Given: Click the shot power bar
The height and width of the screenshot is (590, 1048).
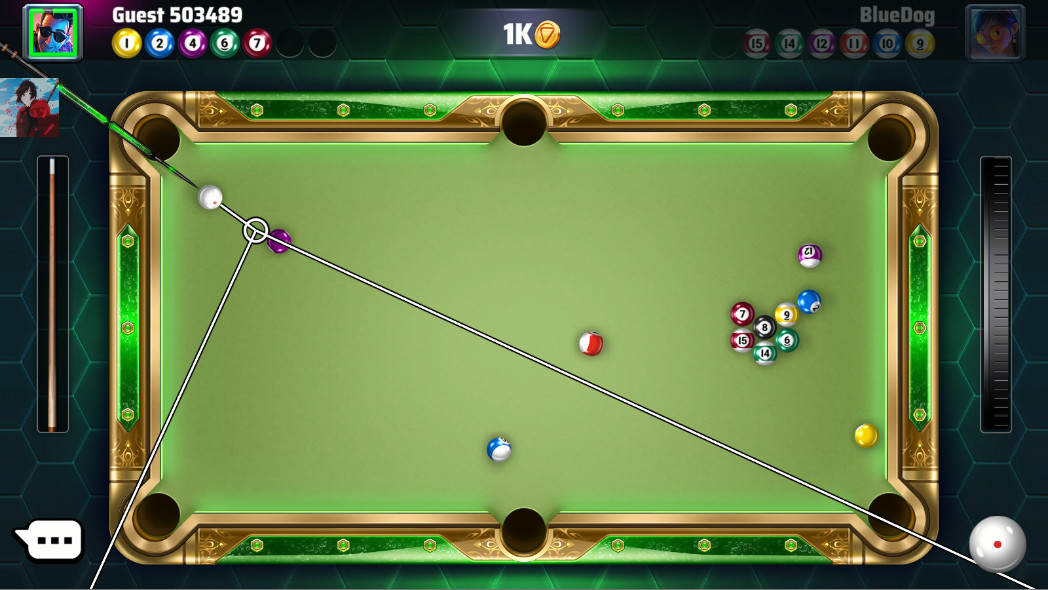Looking at the screenshot, I should tap(996, 294).
